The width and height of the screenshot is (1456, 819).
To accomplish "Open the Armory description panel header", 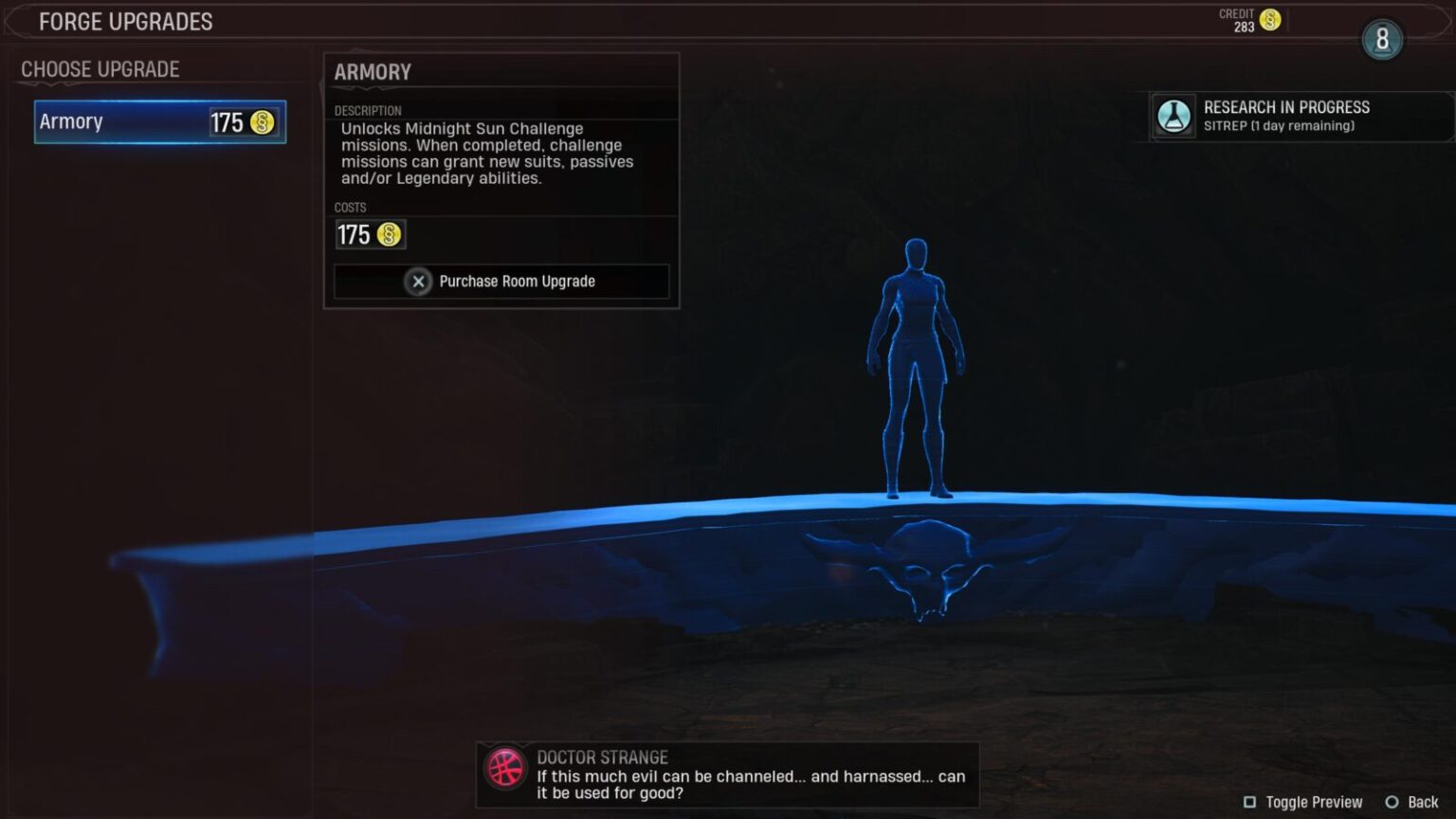I will [372, 71].
